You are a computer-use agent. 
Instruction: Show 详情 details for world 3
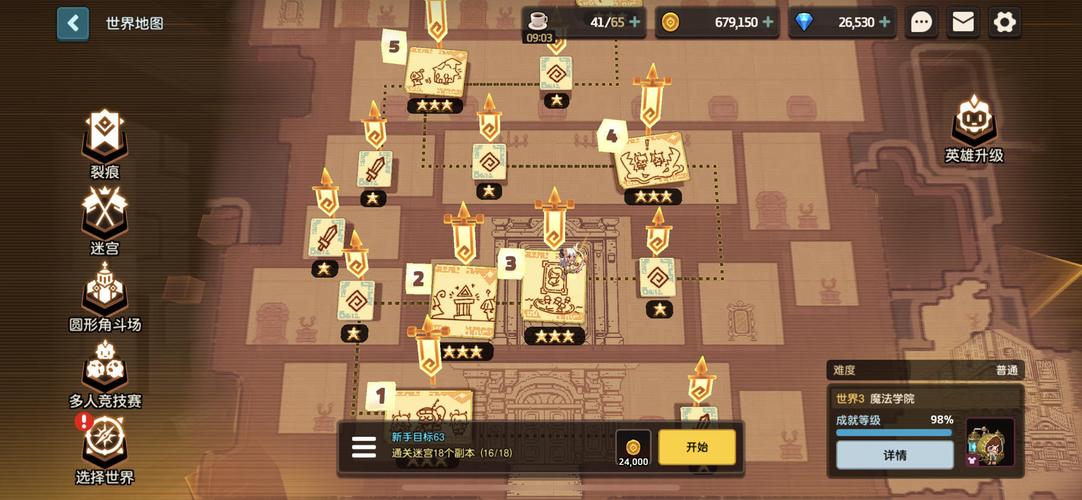pyautogui.click(x=895, y=455)
